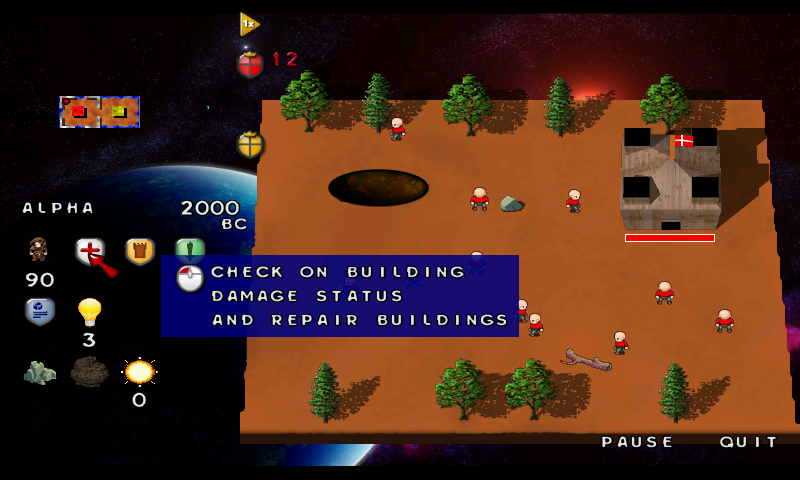Open the blue blueprint shield icon

[39, 311]
